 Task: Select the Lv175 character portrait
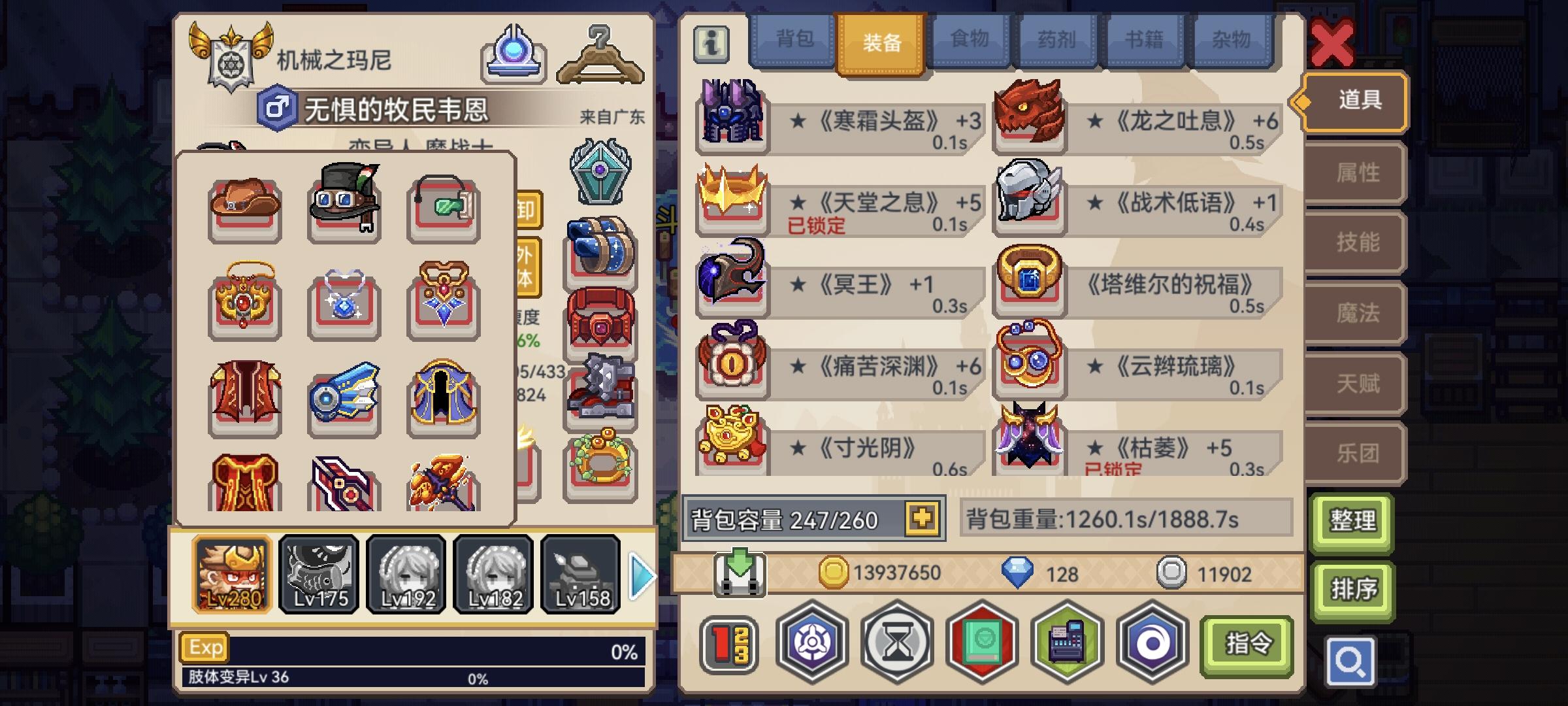(318, 574)
